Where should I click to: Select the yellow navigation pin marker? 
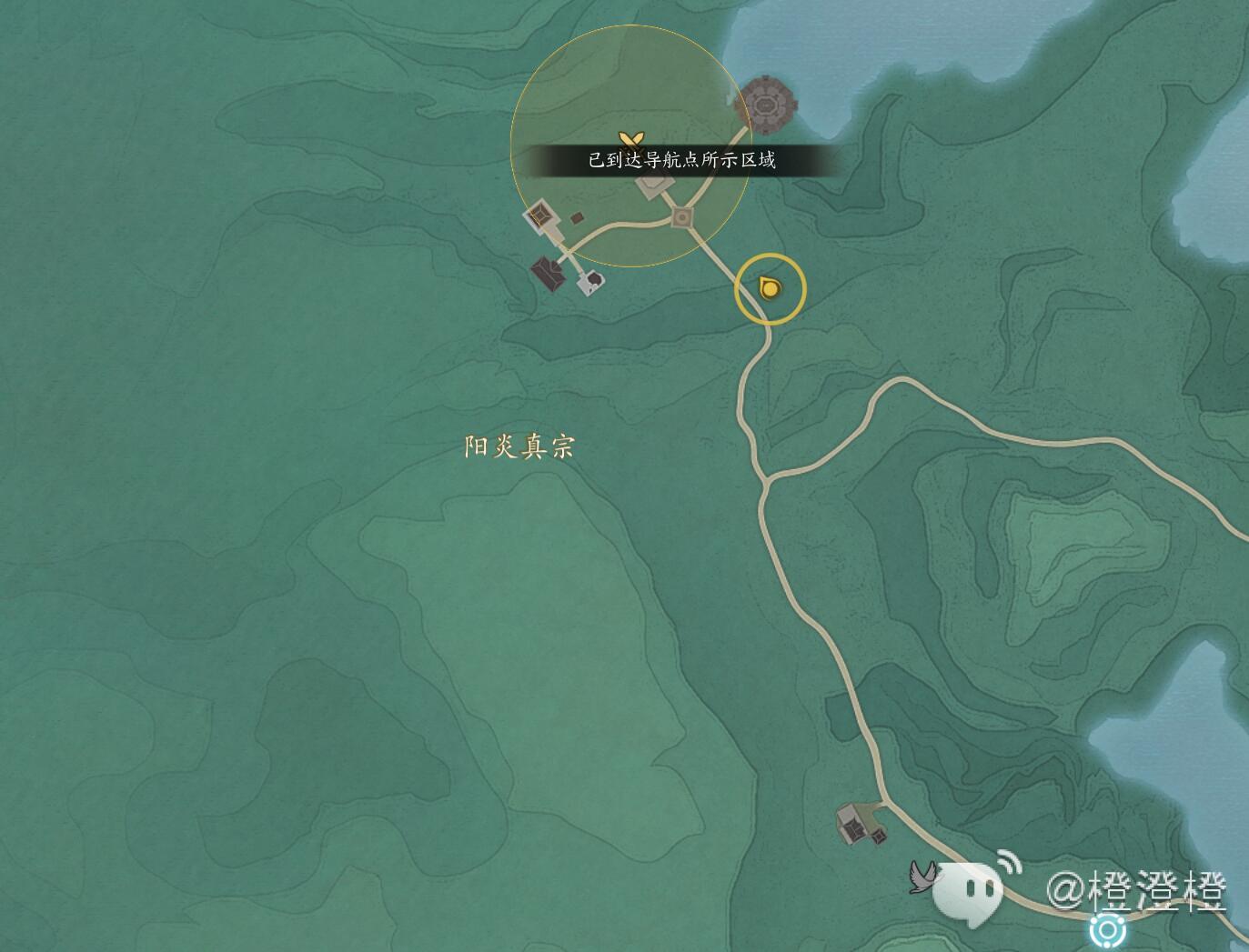tap(770, 288)
